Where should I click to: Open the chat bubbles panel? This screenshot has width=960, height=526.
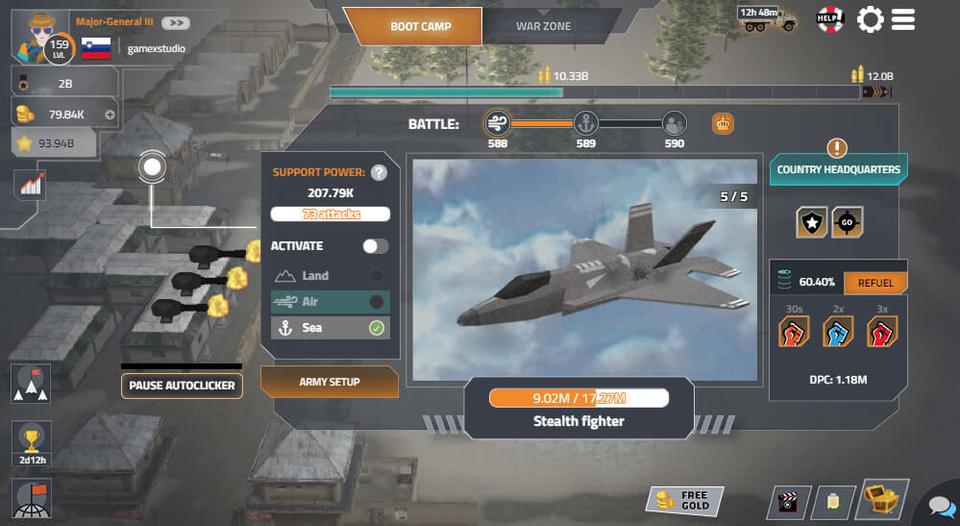942,507
